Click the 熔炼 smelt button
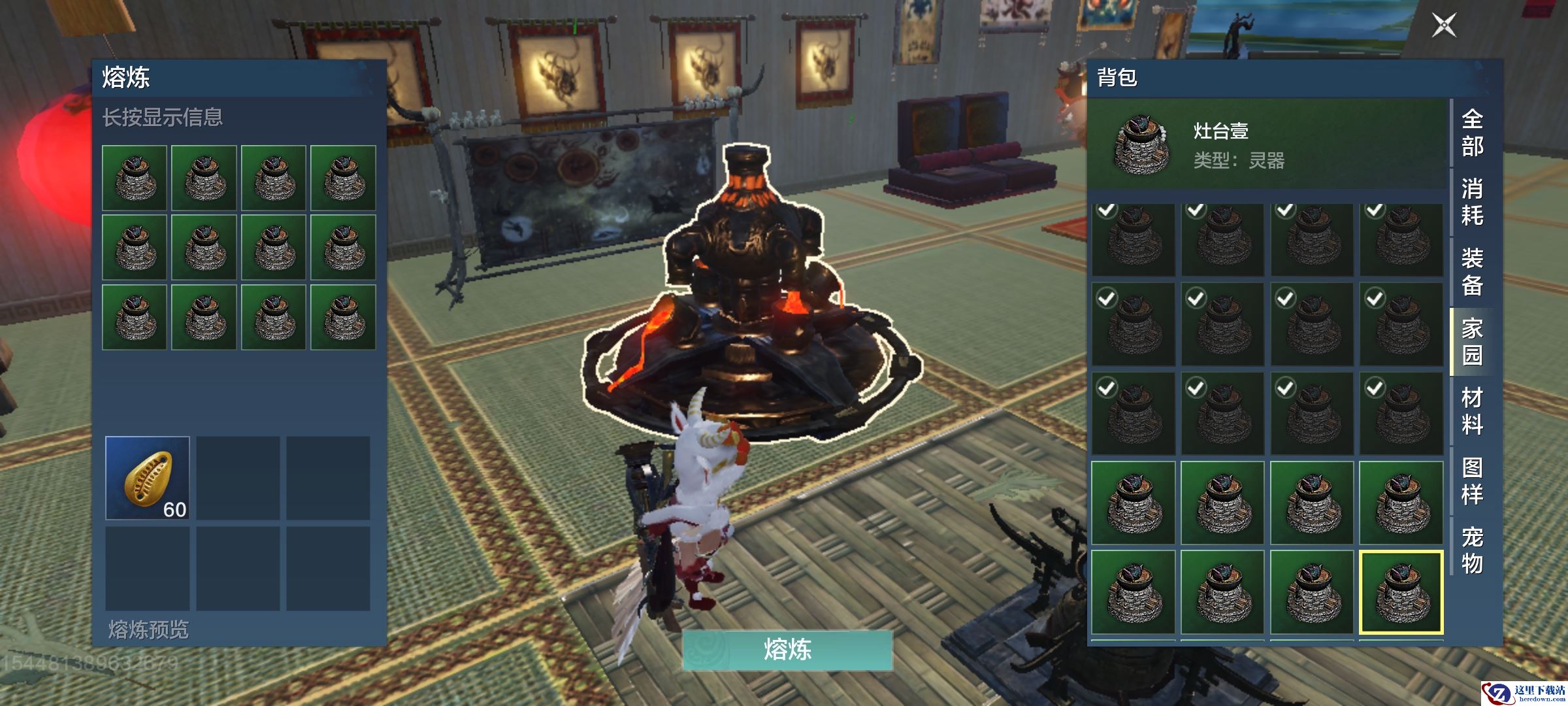This screenshot has height=706, width=1568. coord(787,650)
